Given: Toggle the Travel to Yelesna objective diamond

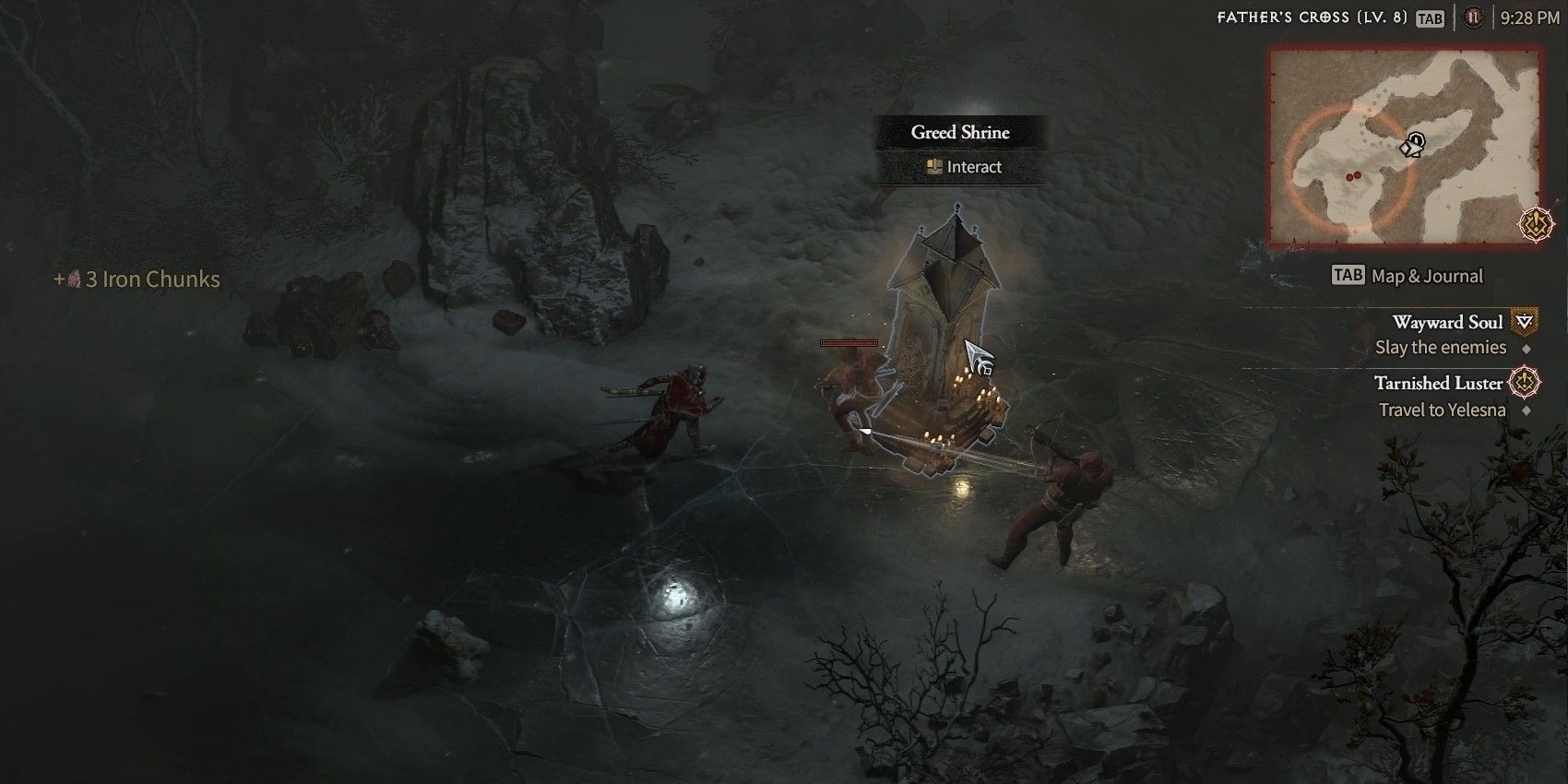Looking at the screenshot, I should (1528, 410).
